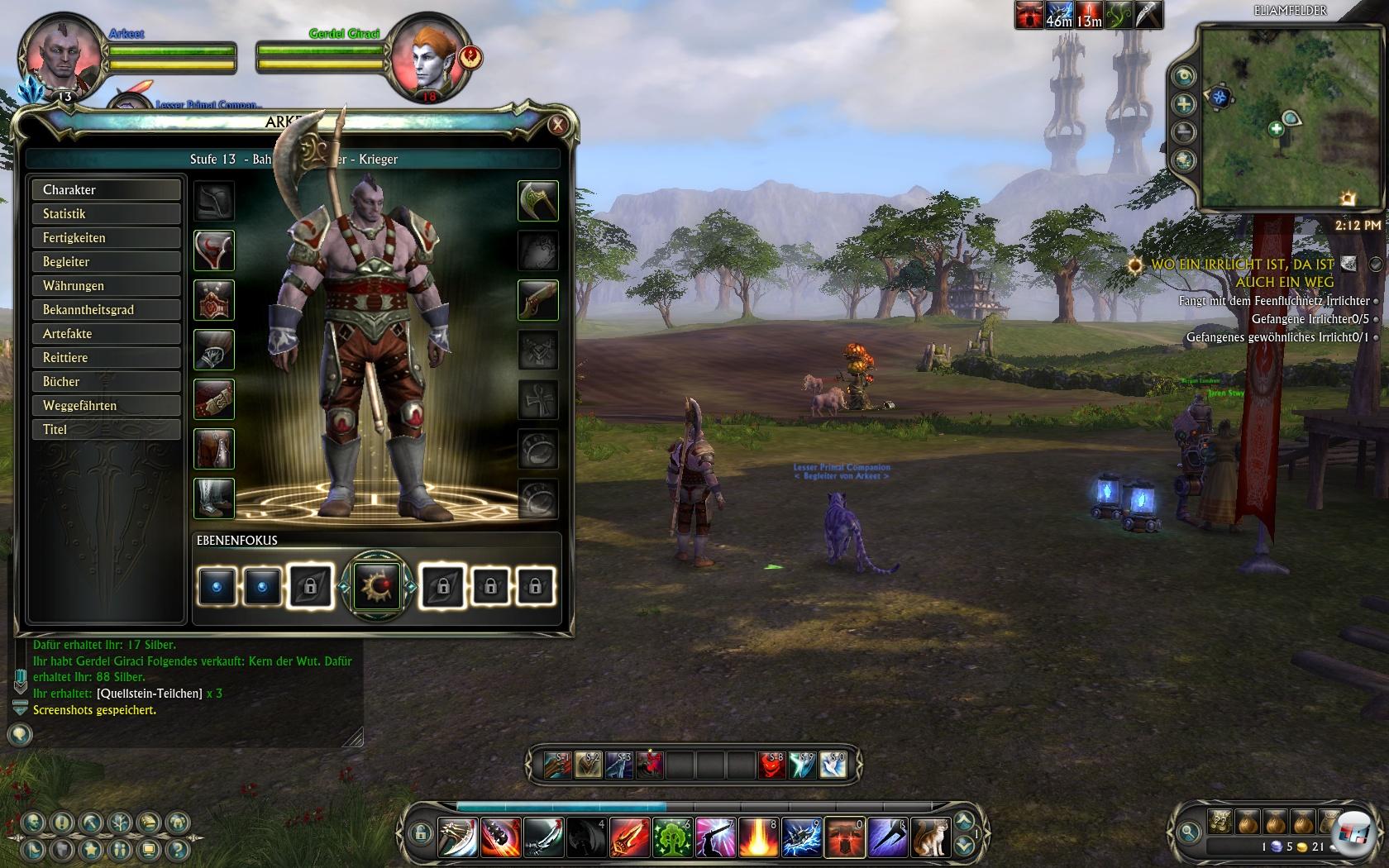Show the Währungen list

[x=106, y=286]
